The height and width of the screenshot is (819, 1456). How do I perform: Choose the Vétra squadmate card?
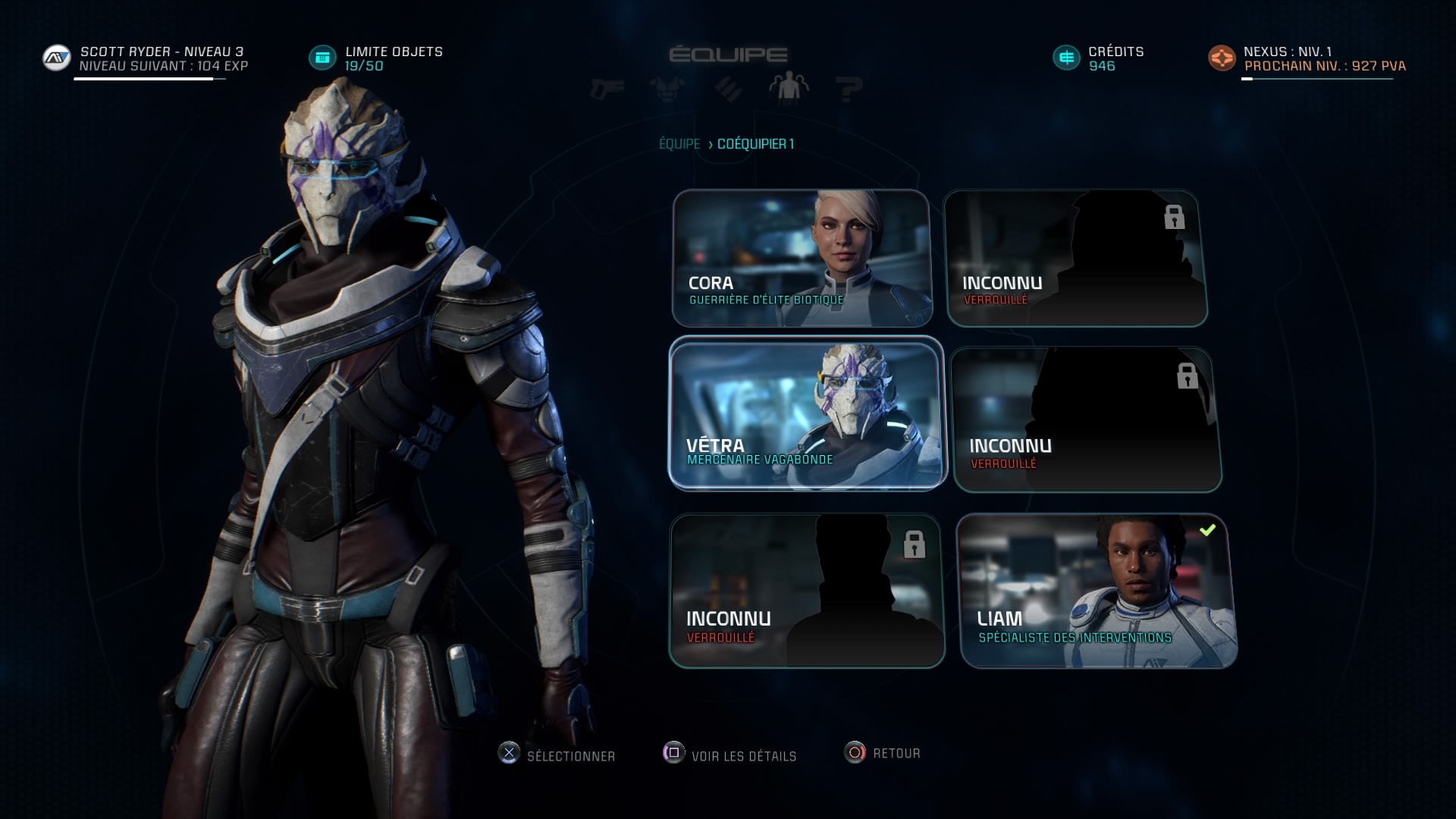coord(807,413)
